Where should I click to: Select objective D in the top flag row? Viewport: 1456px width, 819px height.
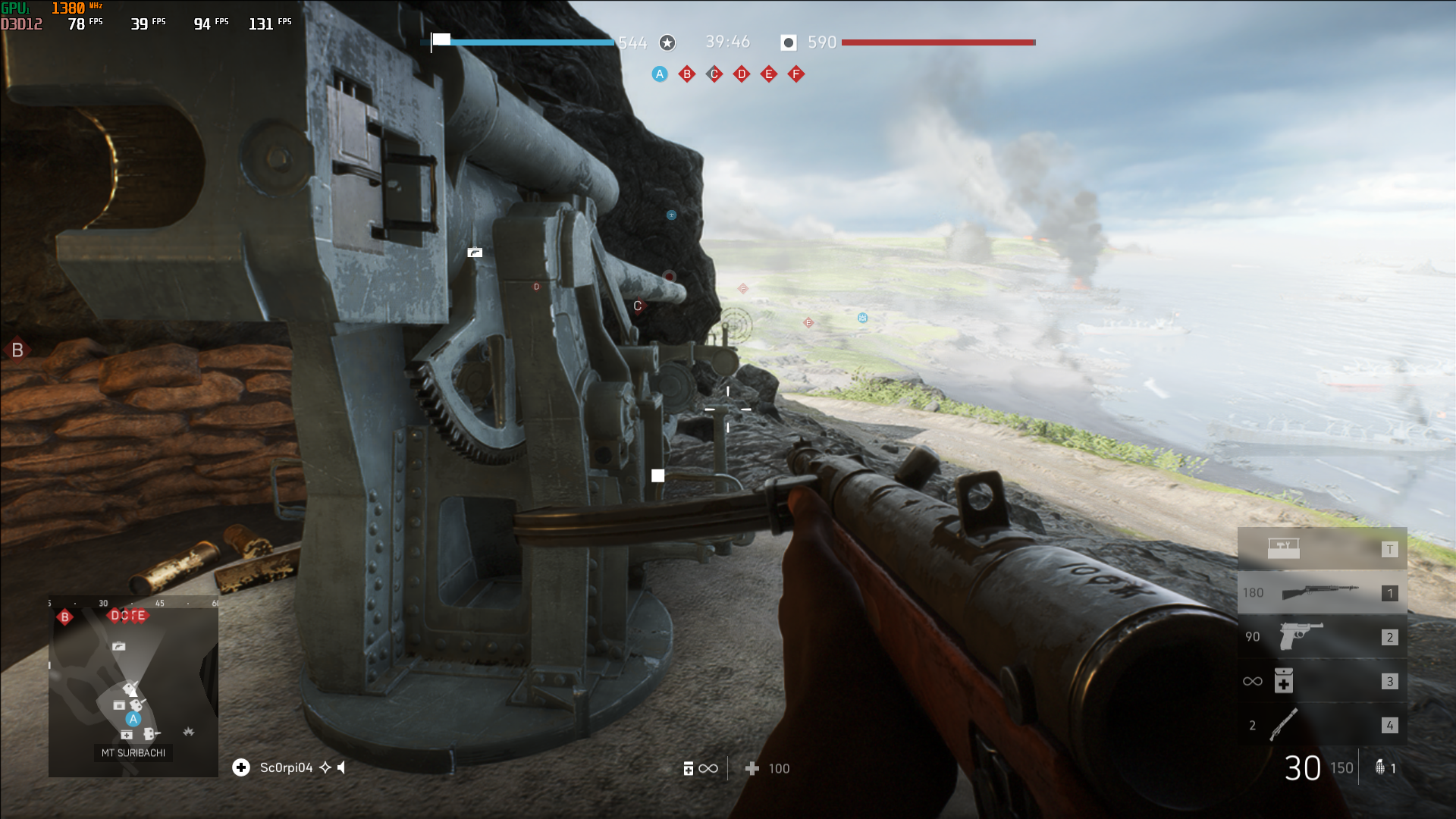click(x=742, y=74)
